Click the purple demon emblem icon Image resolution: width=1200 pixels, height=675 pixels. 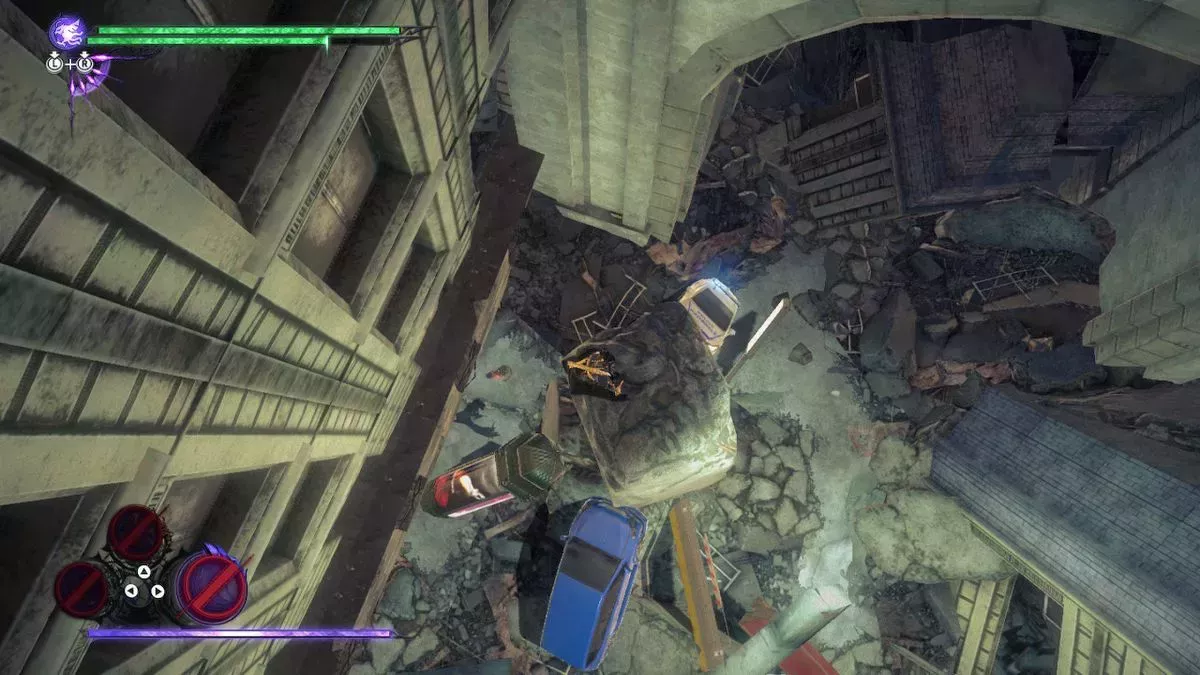(x=66, y=32)
